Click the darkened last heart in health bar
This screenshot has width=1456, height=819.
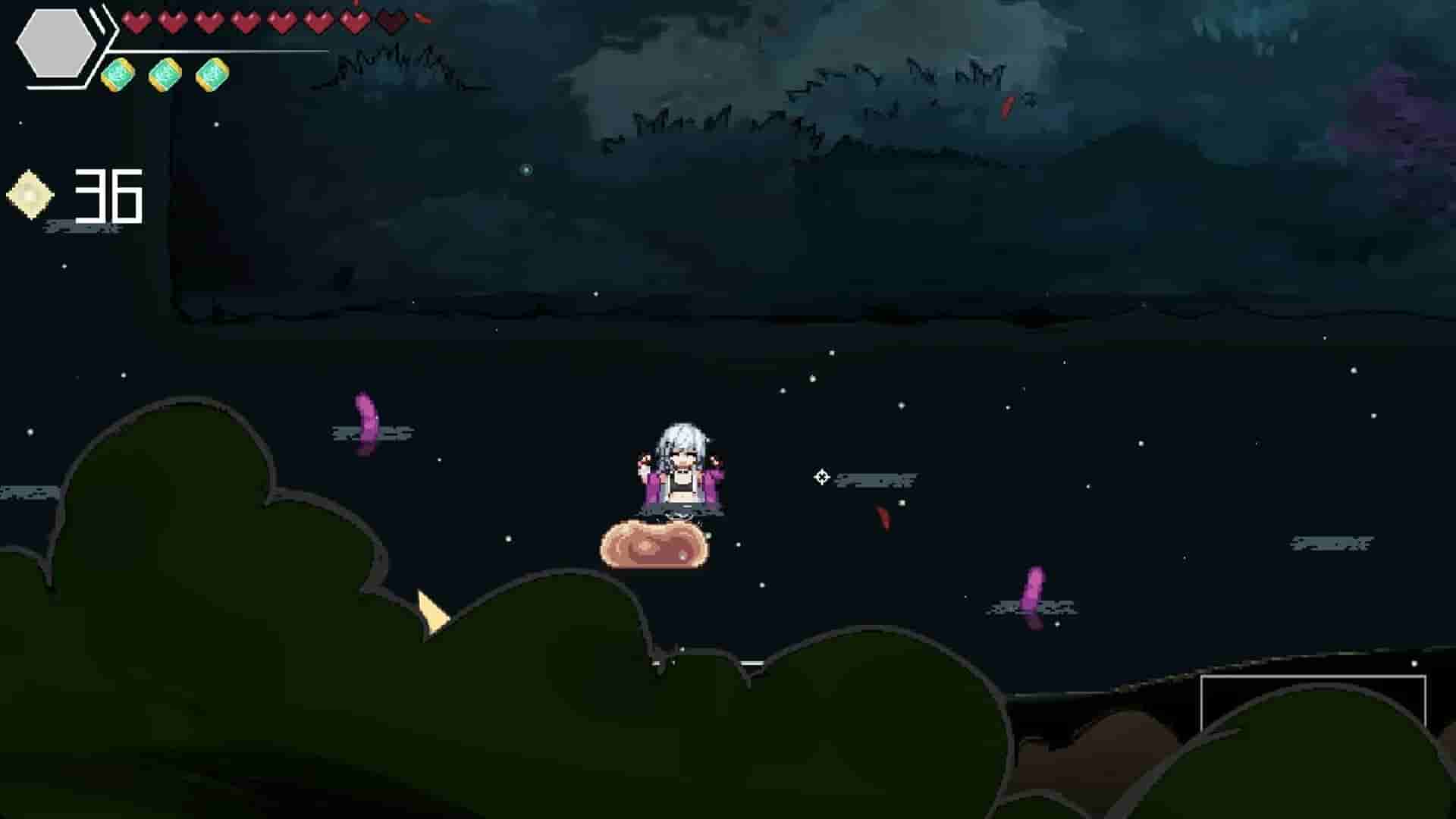388,24
